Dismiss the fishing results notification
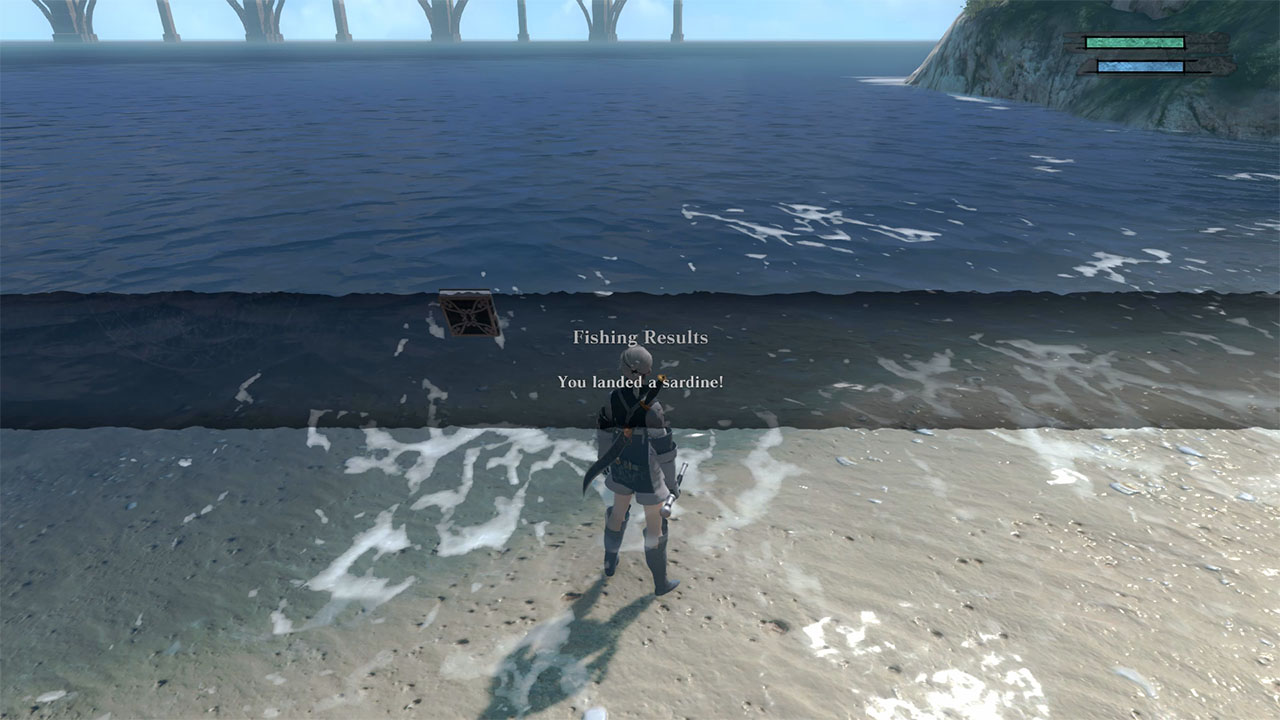Viewport: 1280px width, 720px height. [639, 360]
